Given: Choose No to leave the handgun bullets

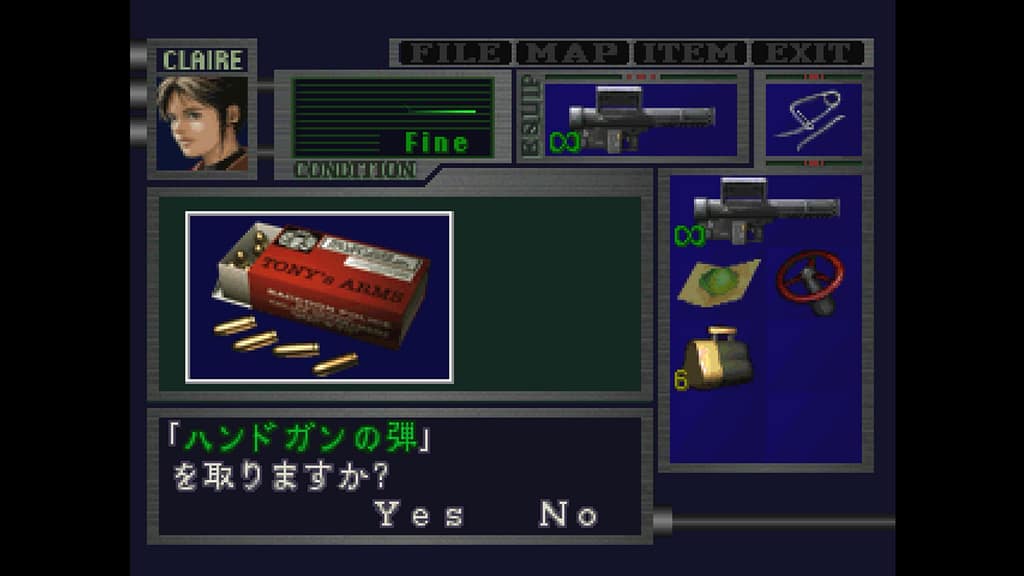Looking at the screenshot, I should [568, 515].
